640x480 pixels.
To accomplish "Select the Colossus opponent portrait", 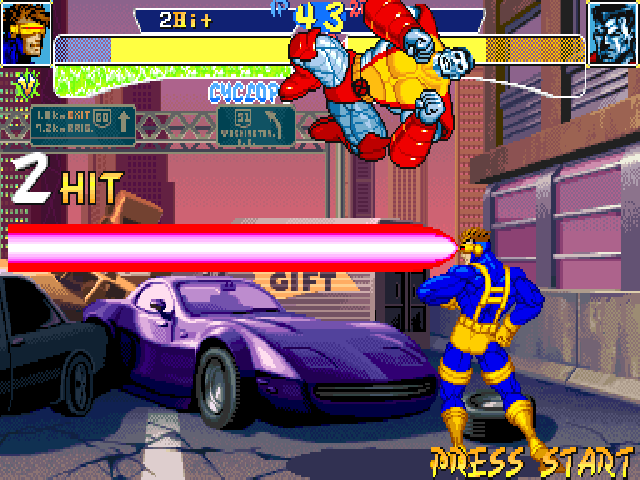I will pos(612,33).
